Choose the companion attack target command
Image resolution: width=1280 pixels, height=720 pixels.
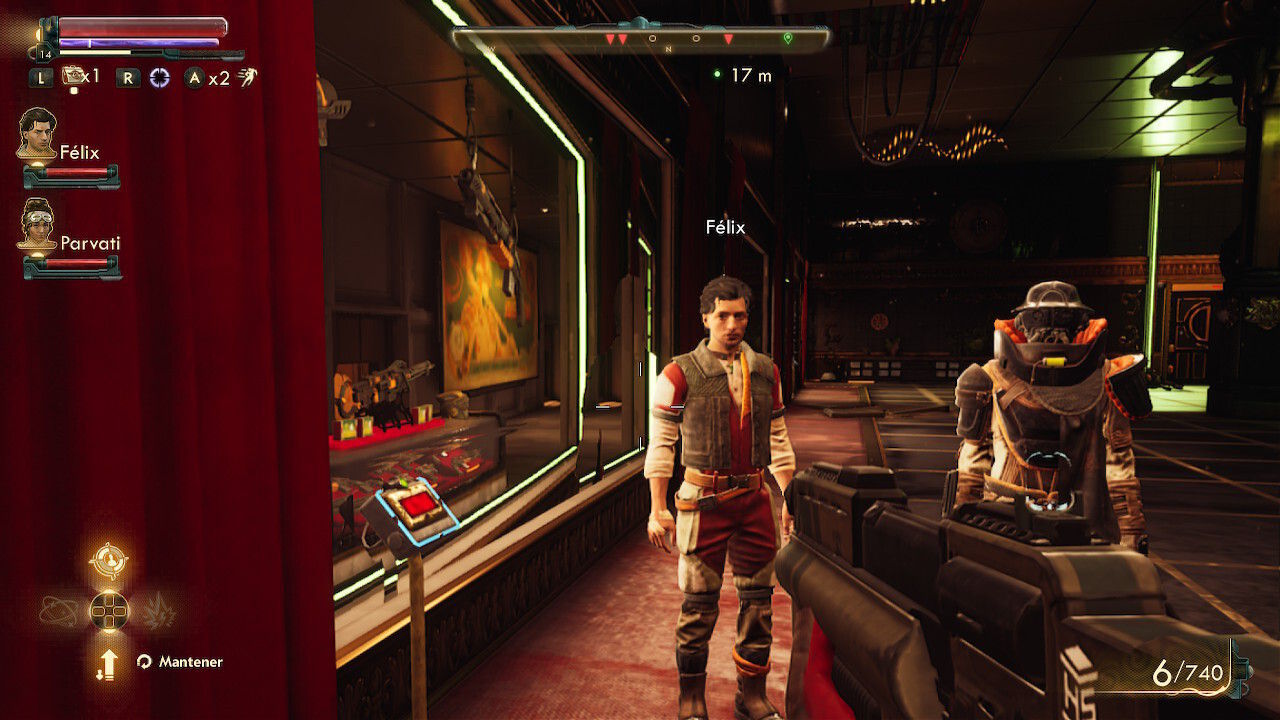[108, 561]
